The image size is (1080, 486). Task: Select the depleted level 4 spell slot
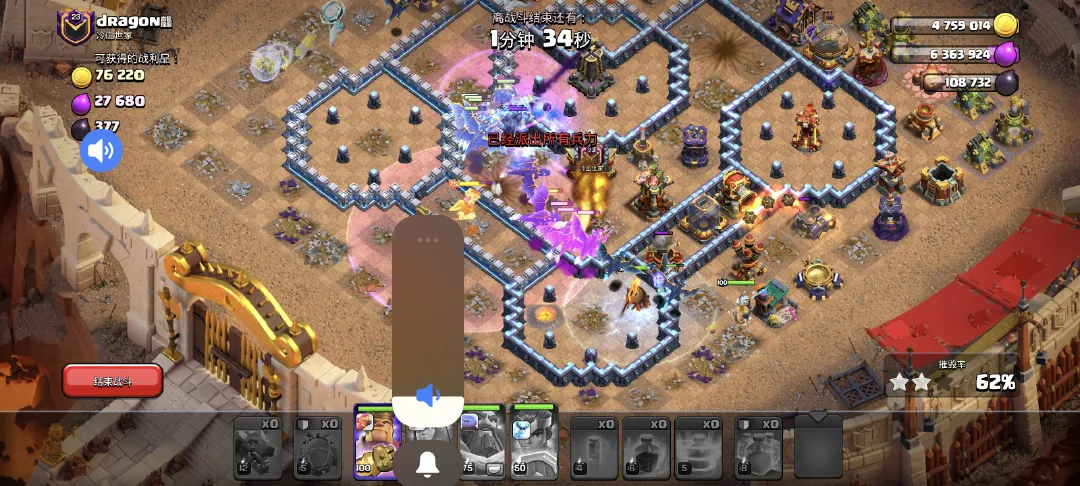(594, 446)
